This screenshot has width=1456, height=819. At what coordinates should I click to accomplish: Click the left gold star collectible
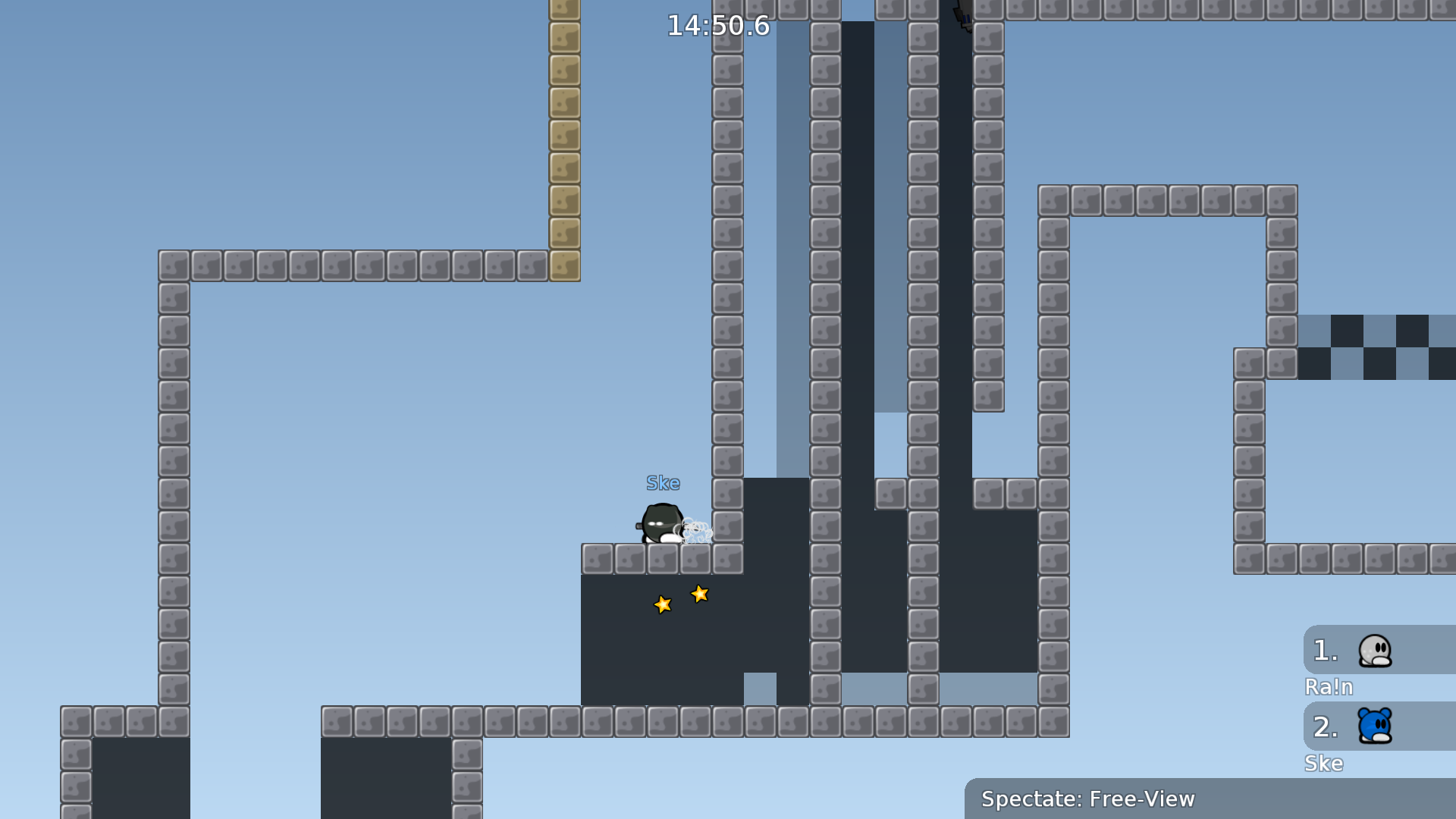[x=663, y=604]
